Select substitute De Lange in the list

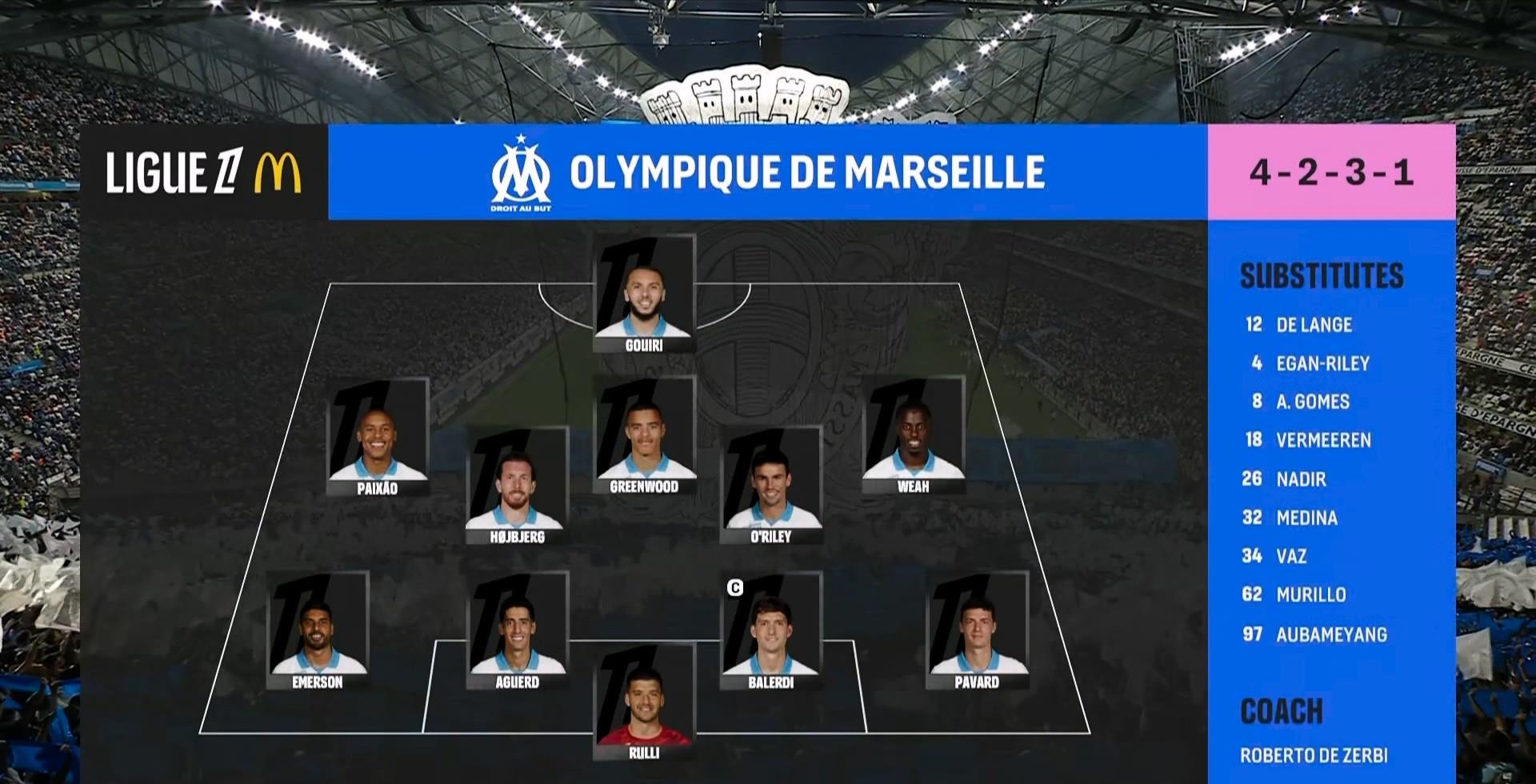[1313, 325]
